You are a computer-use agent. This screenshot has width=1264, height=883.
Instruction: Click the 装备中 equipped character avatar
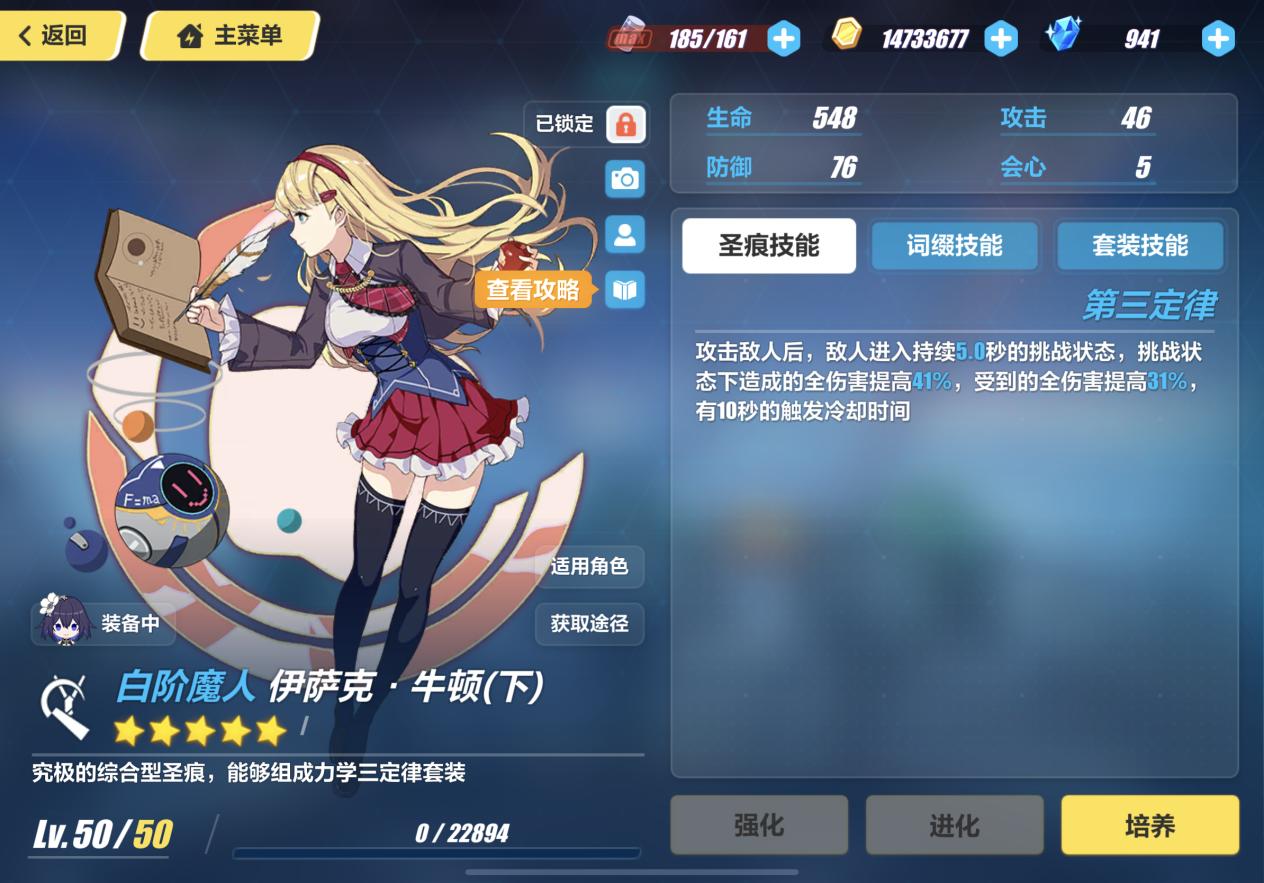67,622
